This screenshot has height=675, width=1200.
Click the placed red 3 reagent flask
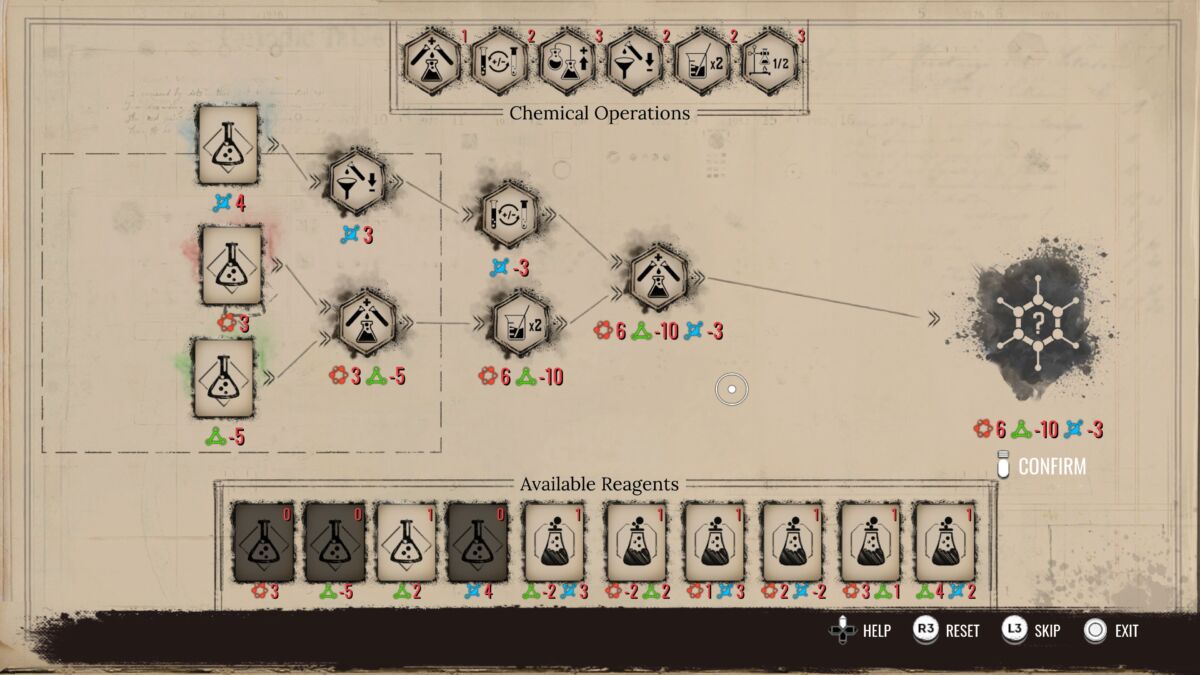point(232,265)
